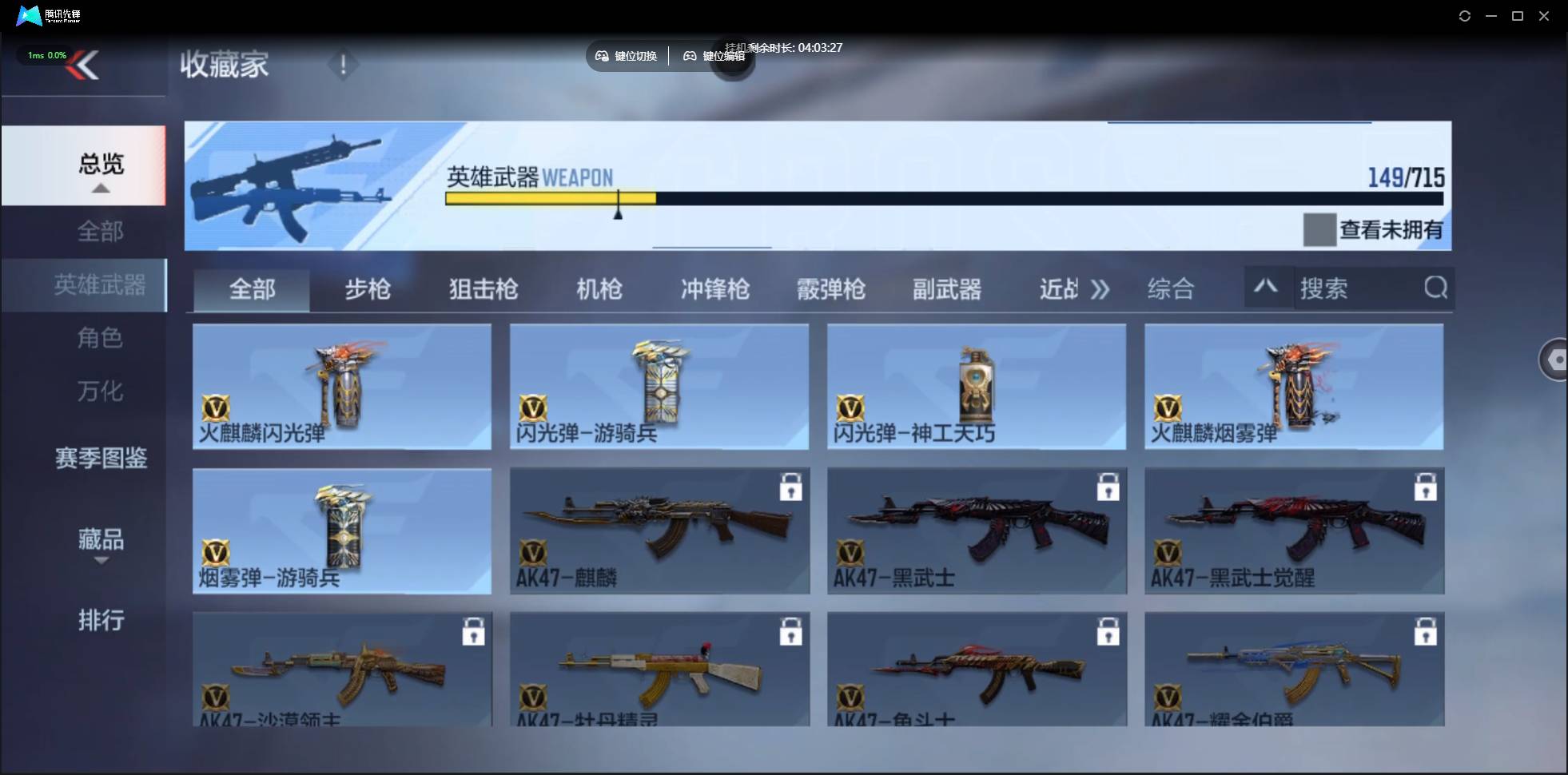The height and width of the screenshot is (775, 1568).
Task: Click the lock icon on AK47-黑武士
Action: click(1108, 487)
